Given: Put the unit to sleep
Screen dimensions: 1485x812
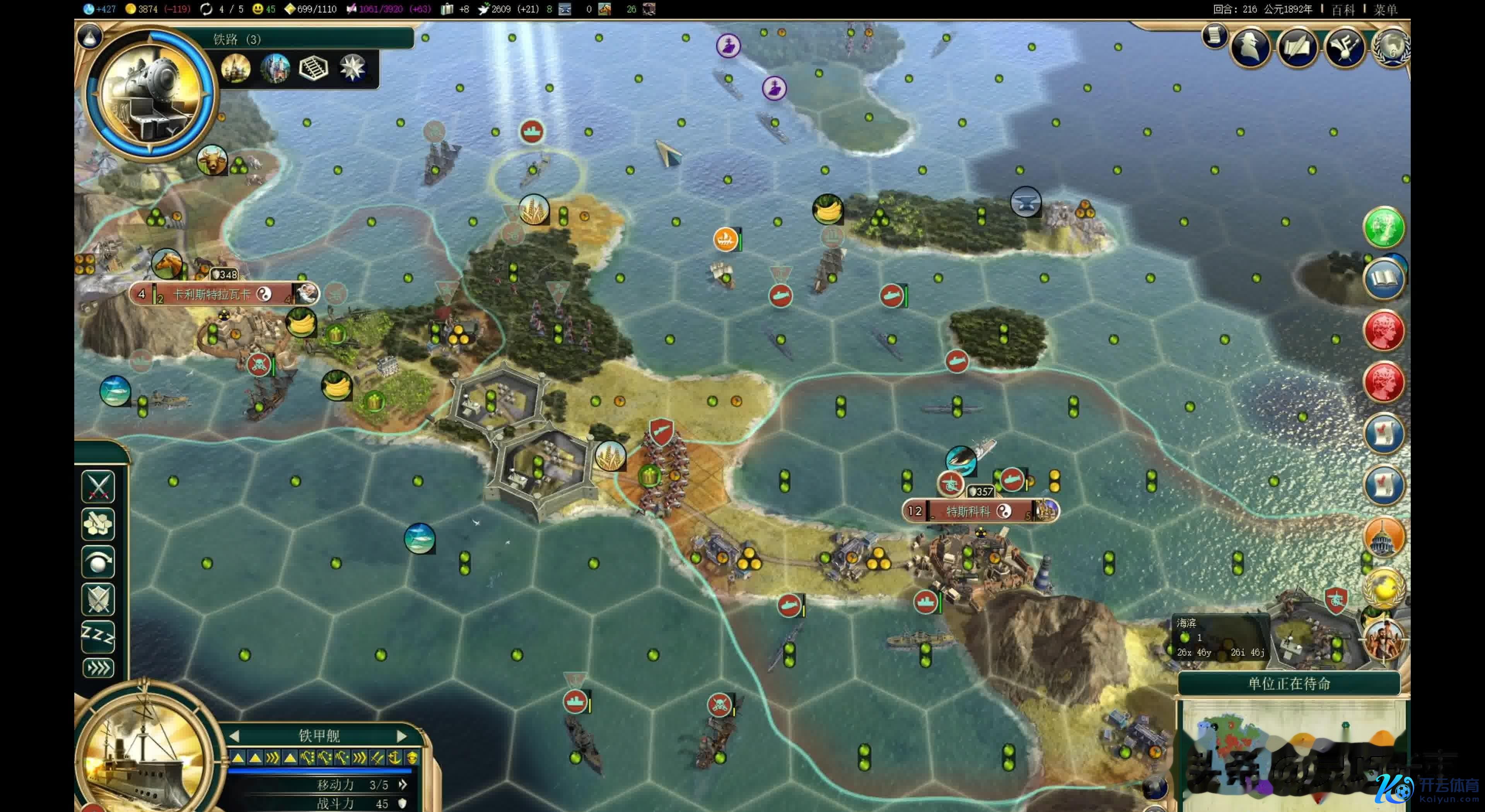Looking at the screenshot, I should click(x=98, y=636).
